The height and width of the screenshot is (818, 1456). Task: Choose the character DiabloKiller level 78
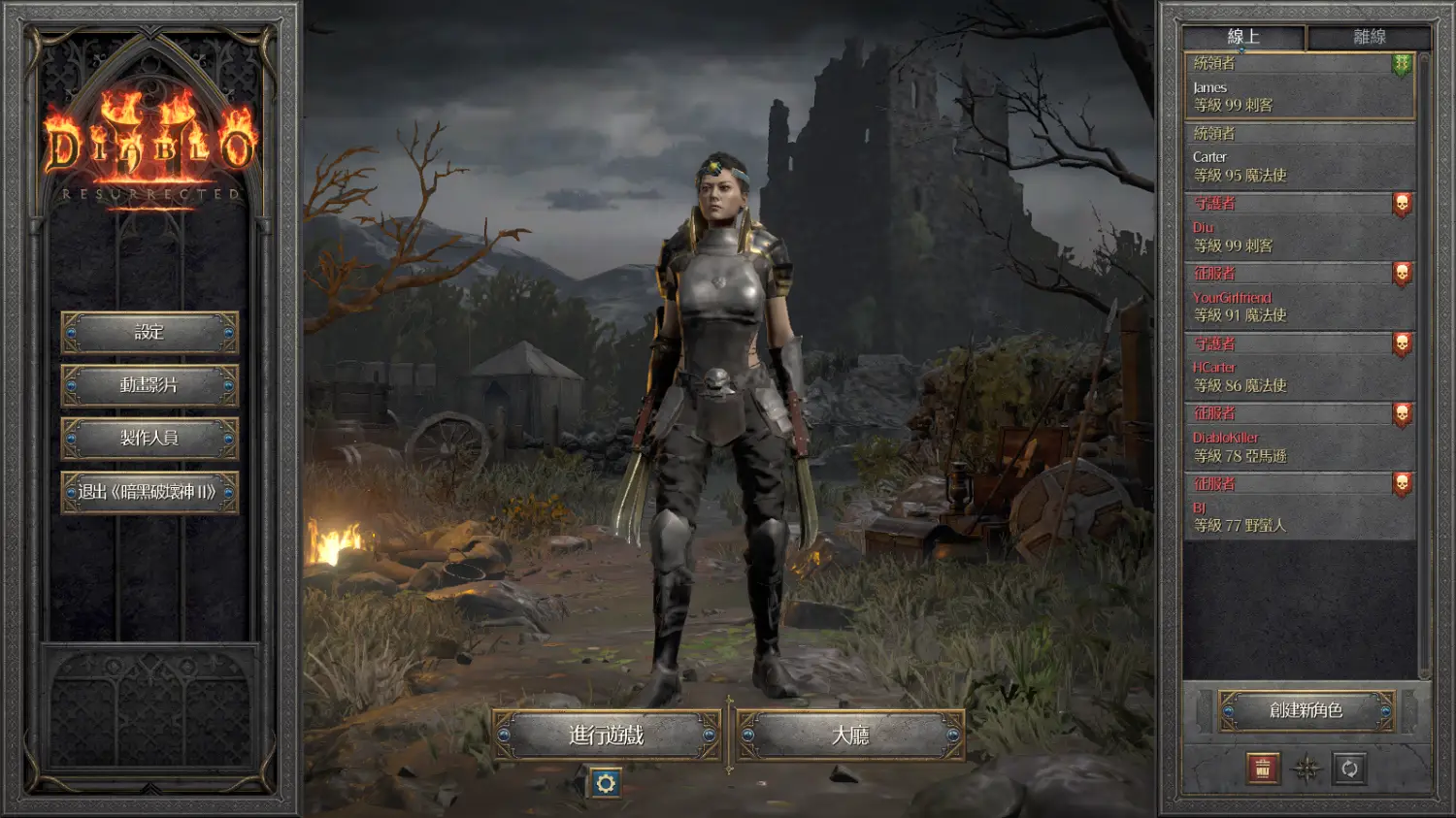(1299, 438)
